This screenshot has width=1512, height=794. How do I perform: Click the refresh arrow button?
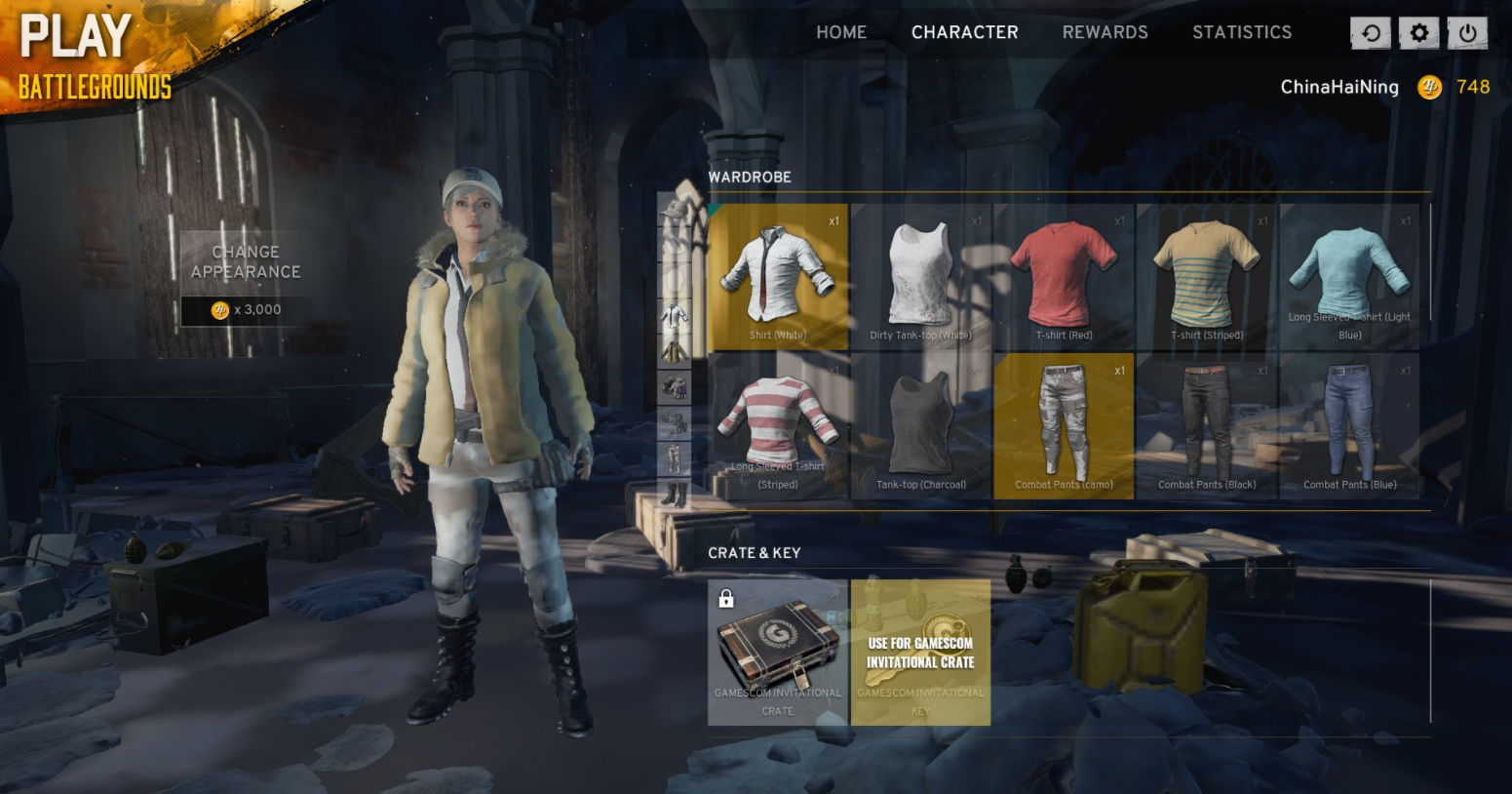pyautogui.click(x=1371, y=33)
